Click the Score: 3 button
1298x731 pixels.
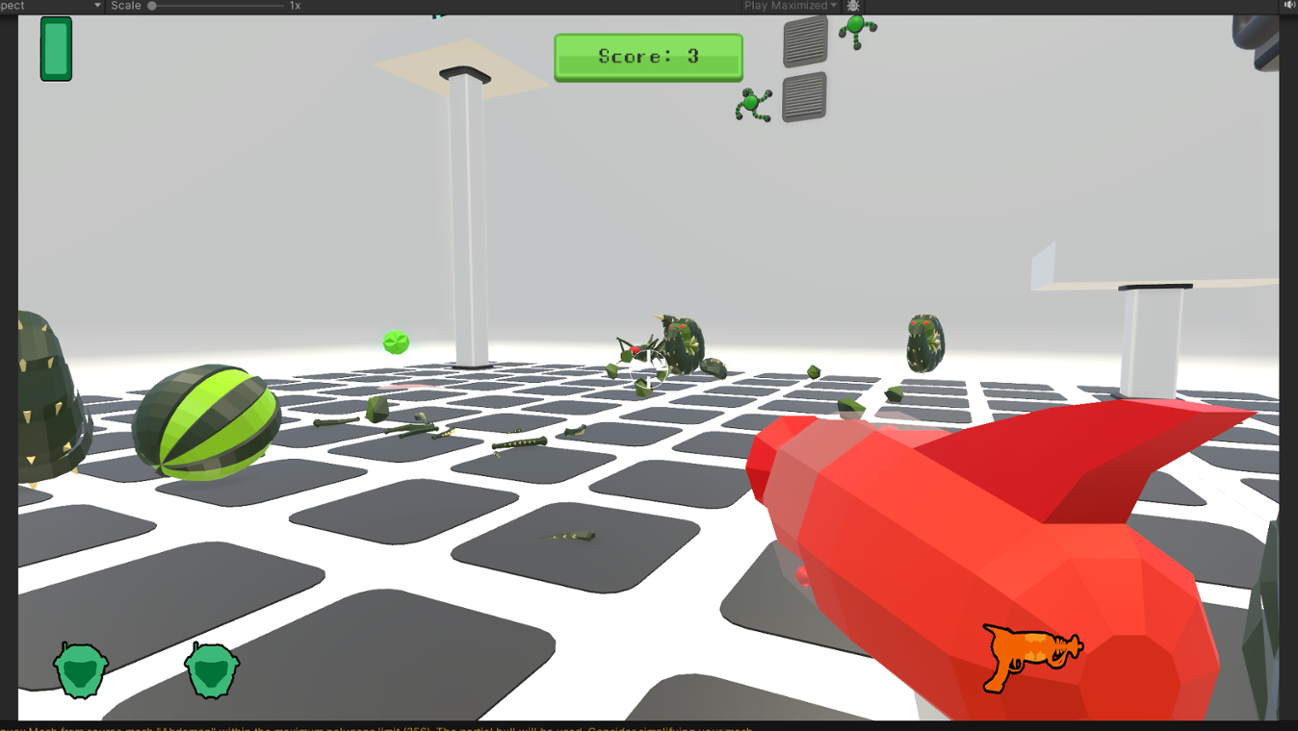[x=648, y=56]
